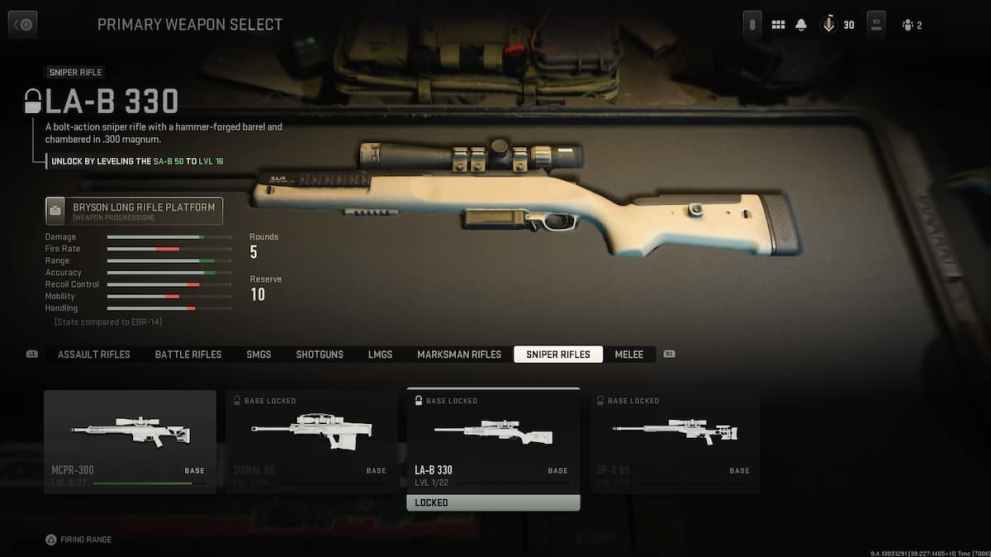The image size is (991, 557).
Task: Show notifications via the bell icon
Action: (801, 25)
